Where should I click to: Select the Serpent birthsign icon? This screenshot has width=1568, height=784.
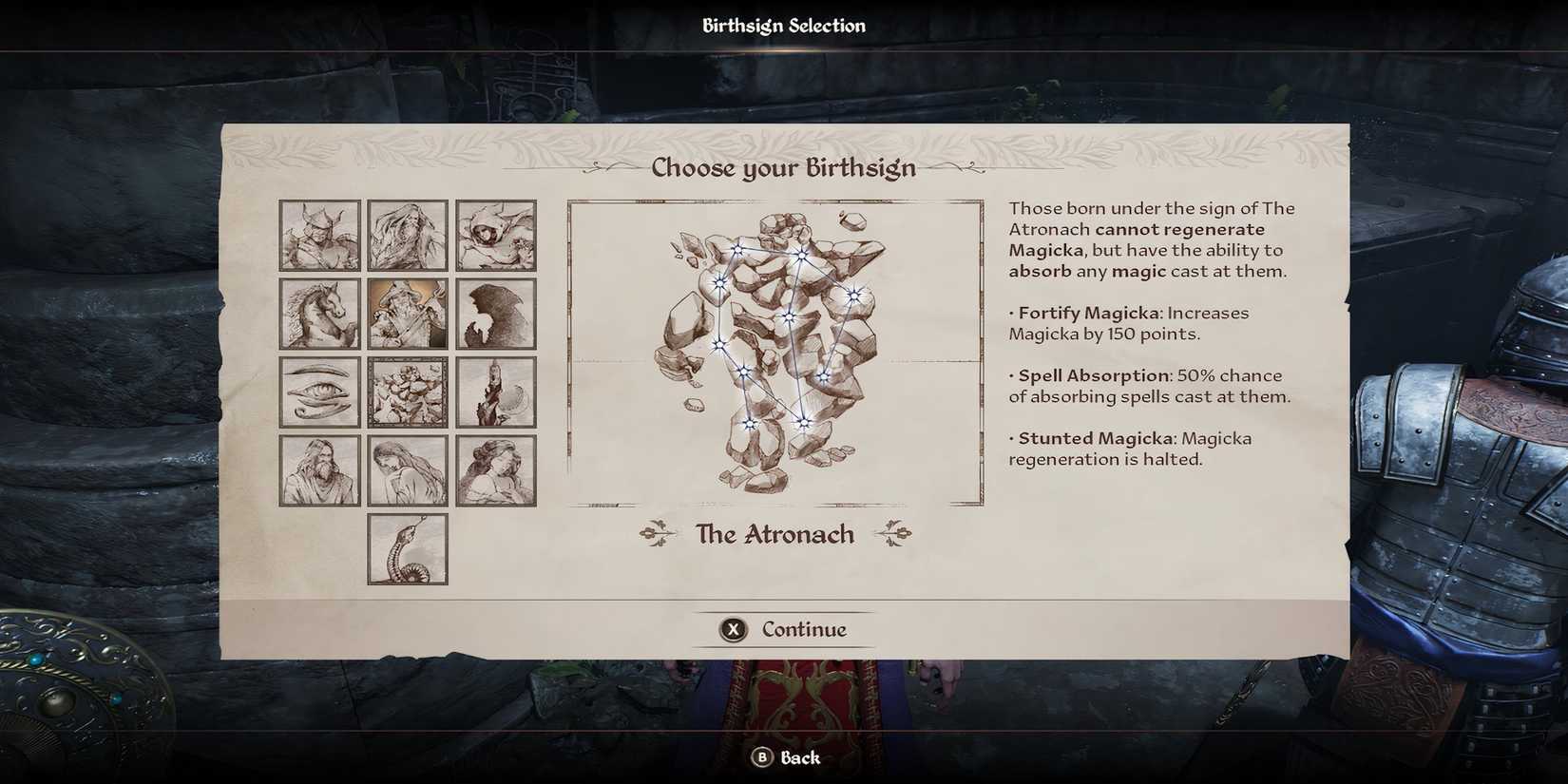407,549
